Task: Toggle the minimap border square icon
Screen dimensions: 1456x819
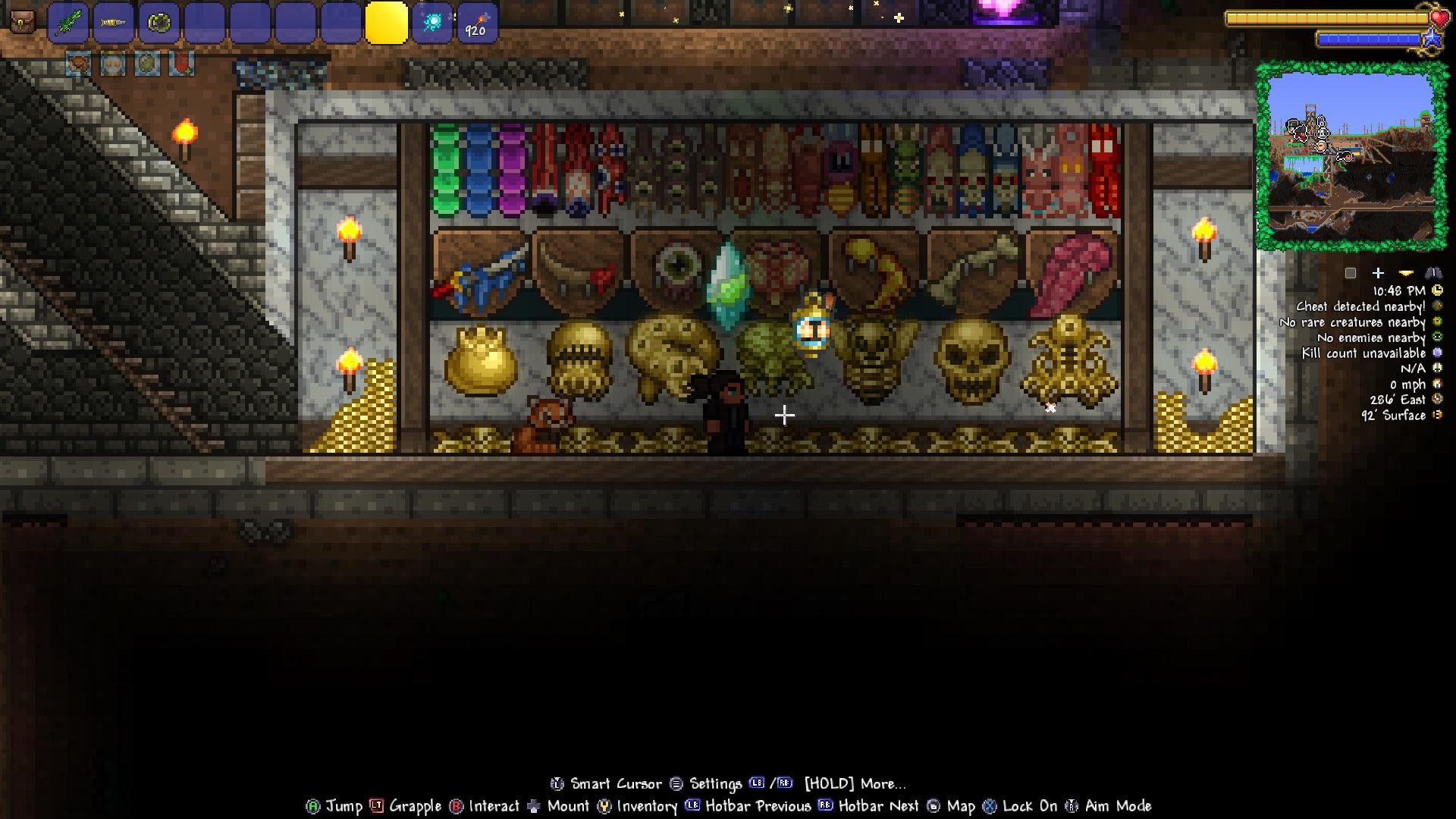Action: coord(1349,273)
